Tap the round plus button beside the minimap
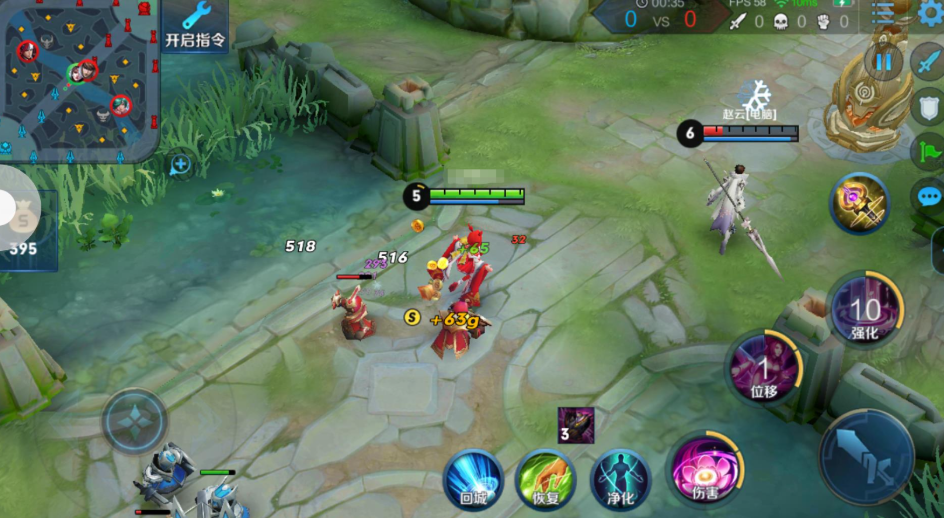The image size is (944, 518). point(181,164)
